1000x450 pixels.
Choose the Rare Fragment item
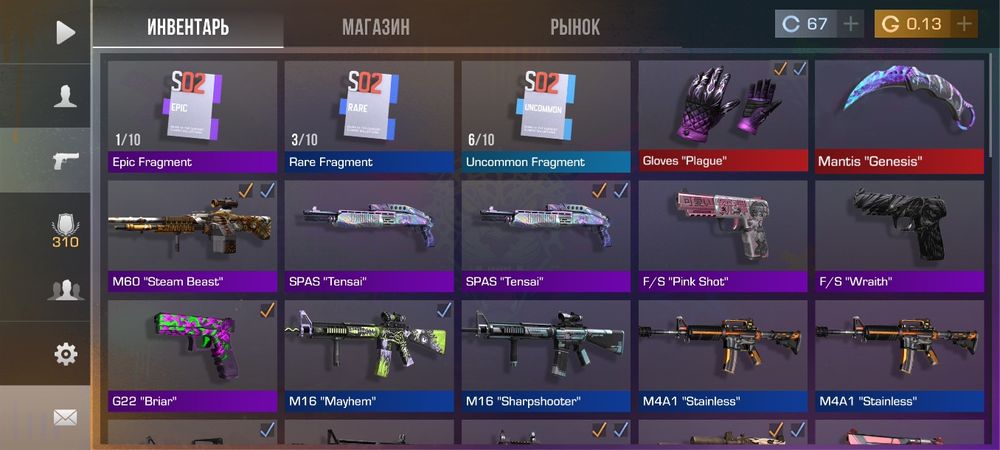[x=369, y=115]
